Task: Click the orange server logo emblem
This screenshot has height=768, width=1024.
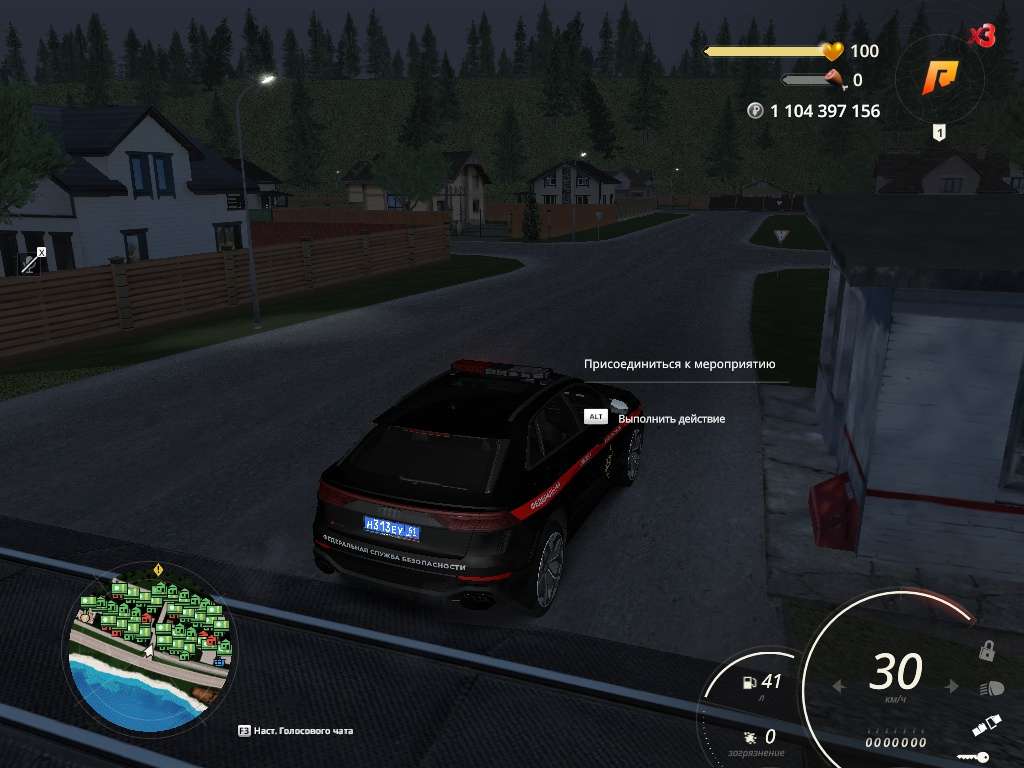Action: click(x=940, y=76)
